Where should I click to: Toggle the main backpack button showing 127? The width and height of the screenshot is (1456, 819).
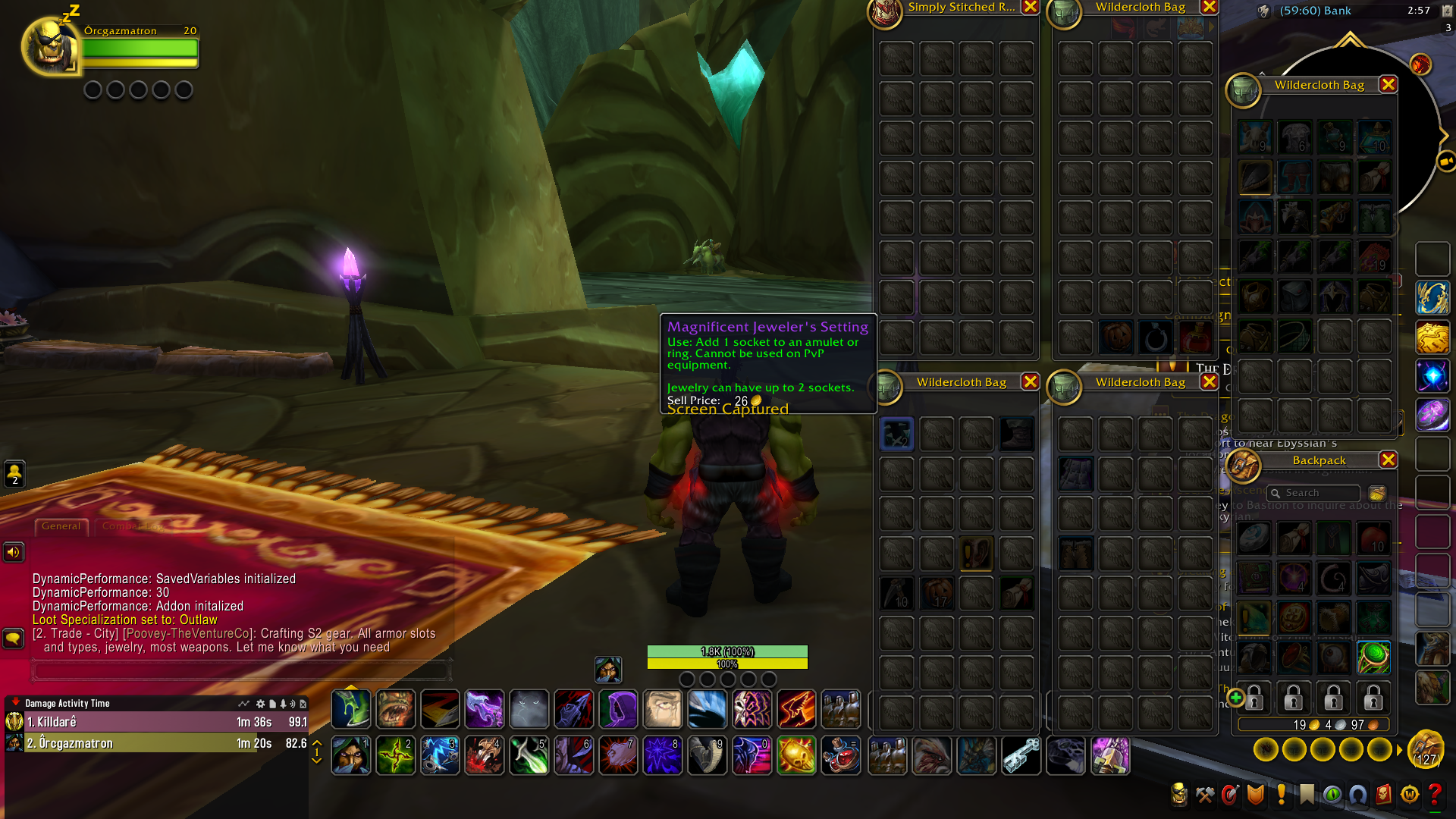click(1426, 749)
